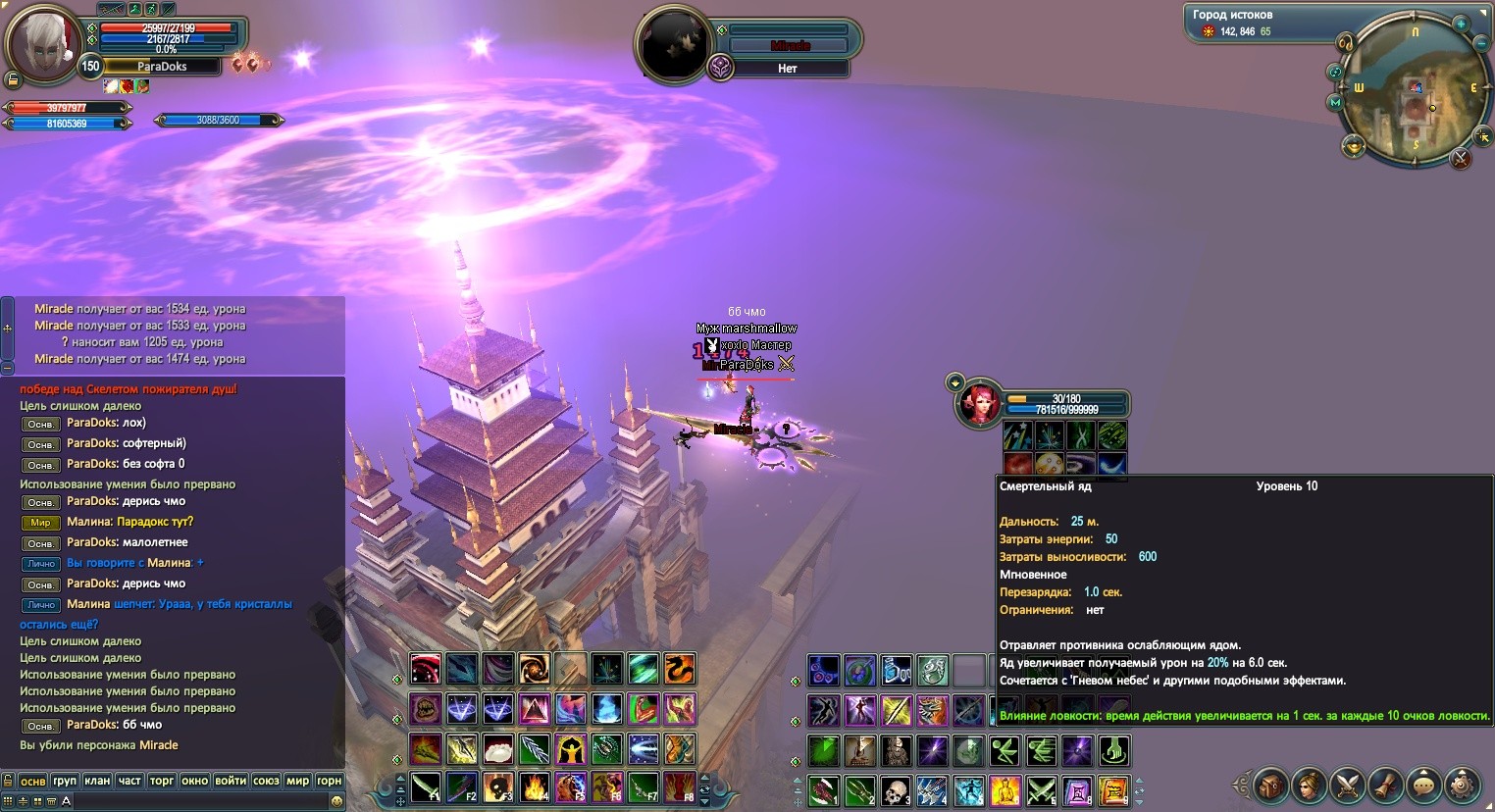This screenshot has width=1495, height=812.
Task: Open the quest scroll menu button
Action: tap(1385, 785)
